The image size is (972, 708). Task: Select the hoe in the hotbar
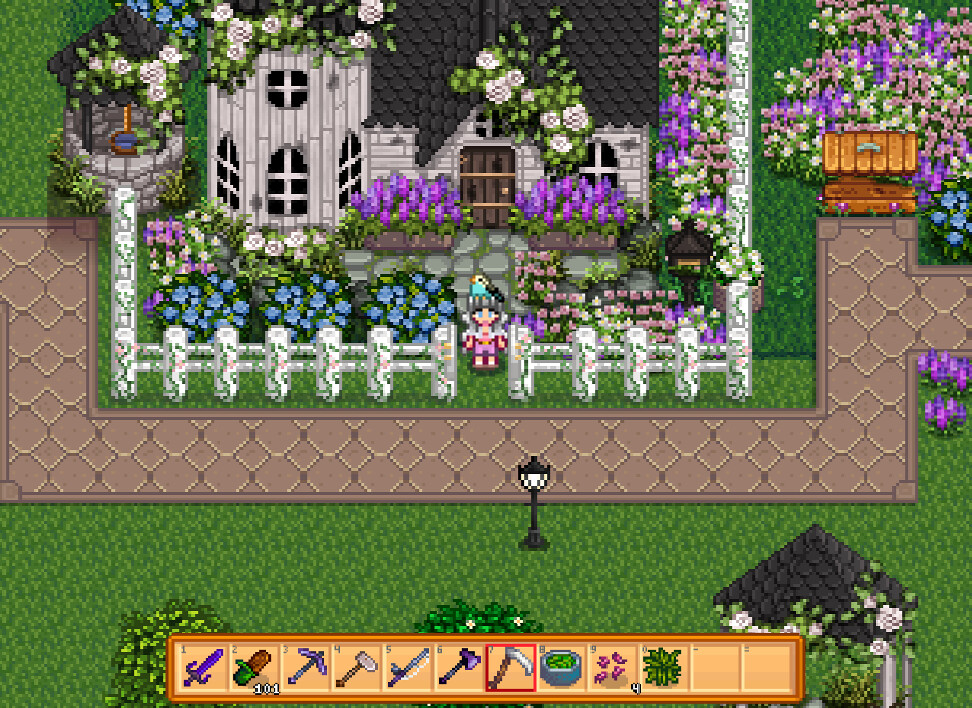click(x=357, y=666)
